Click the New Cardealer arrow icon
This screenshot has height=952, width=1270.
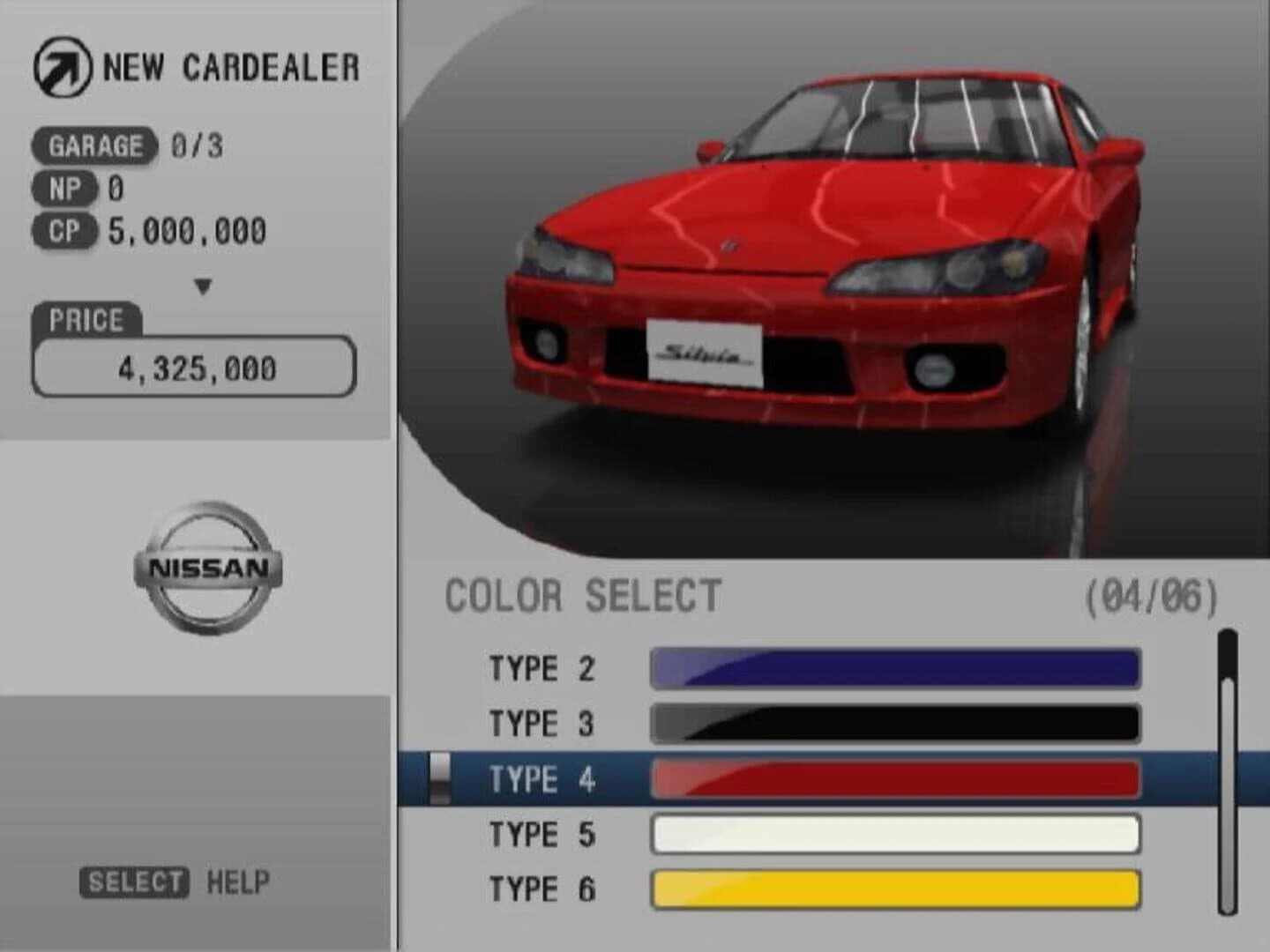click(60, 65)
